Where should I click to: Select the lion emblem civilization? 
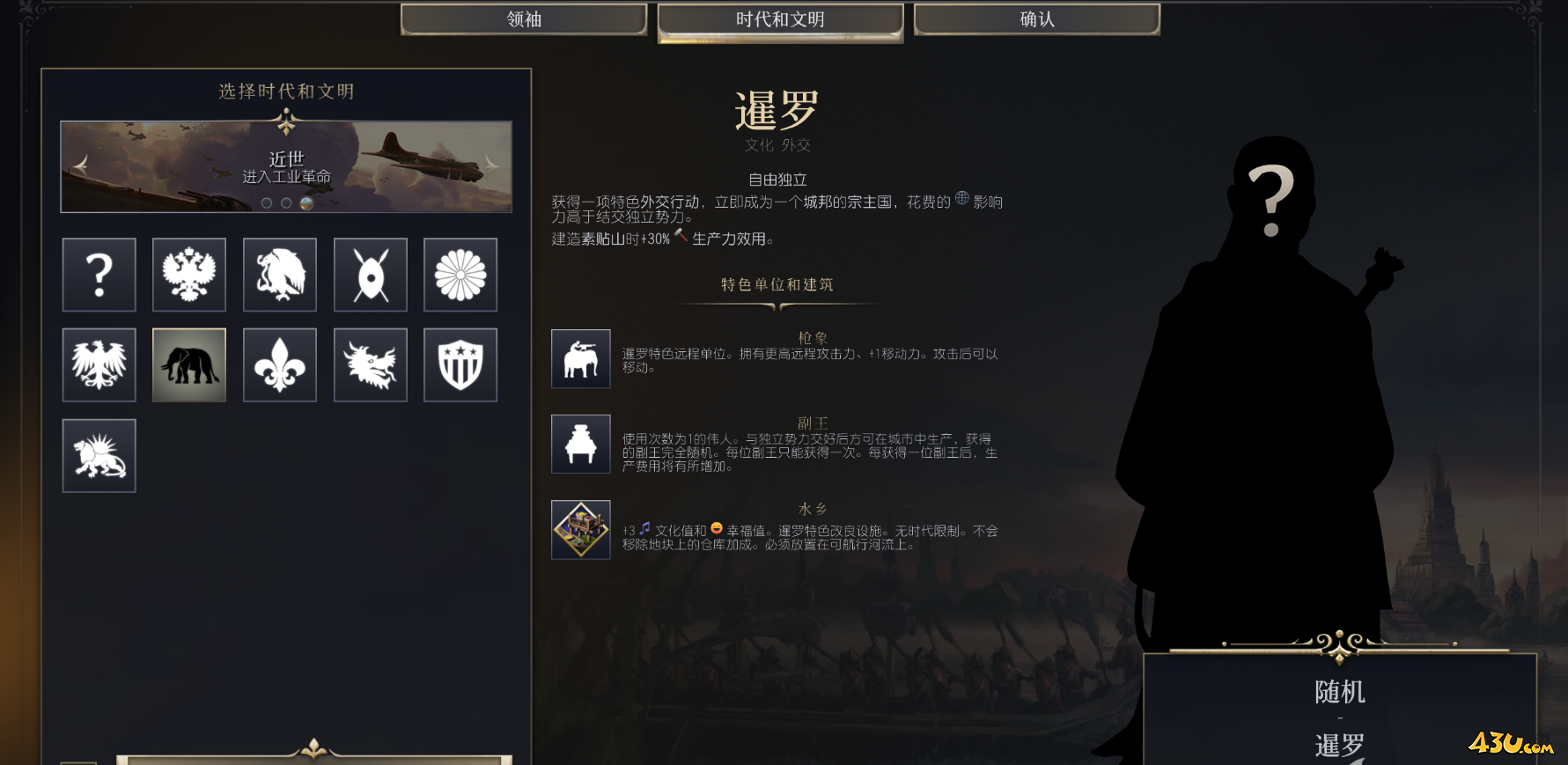pyautogui.click(x=99, y=456)
